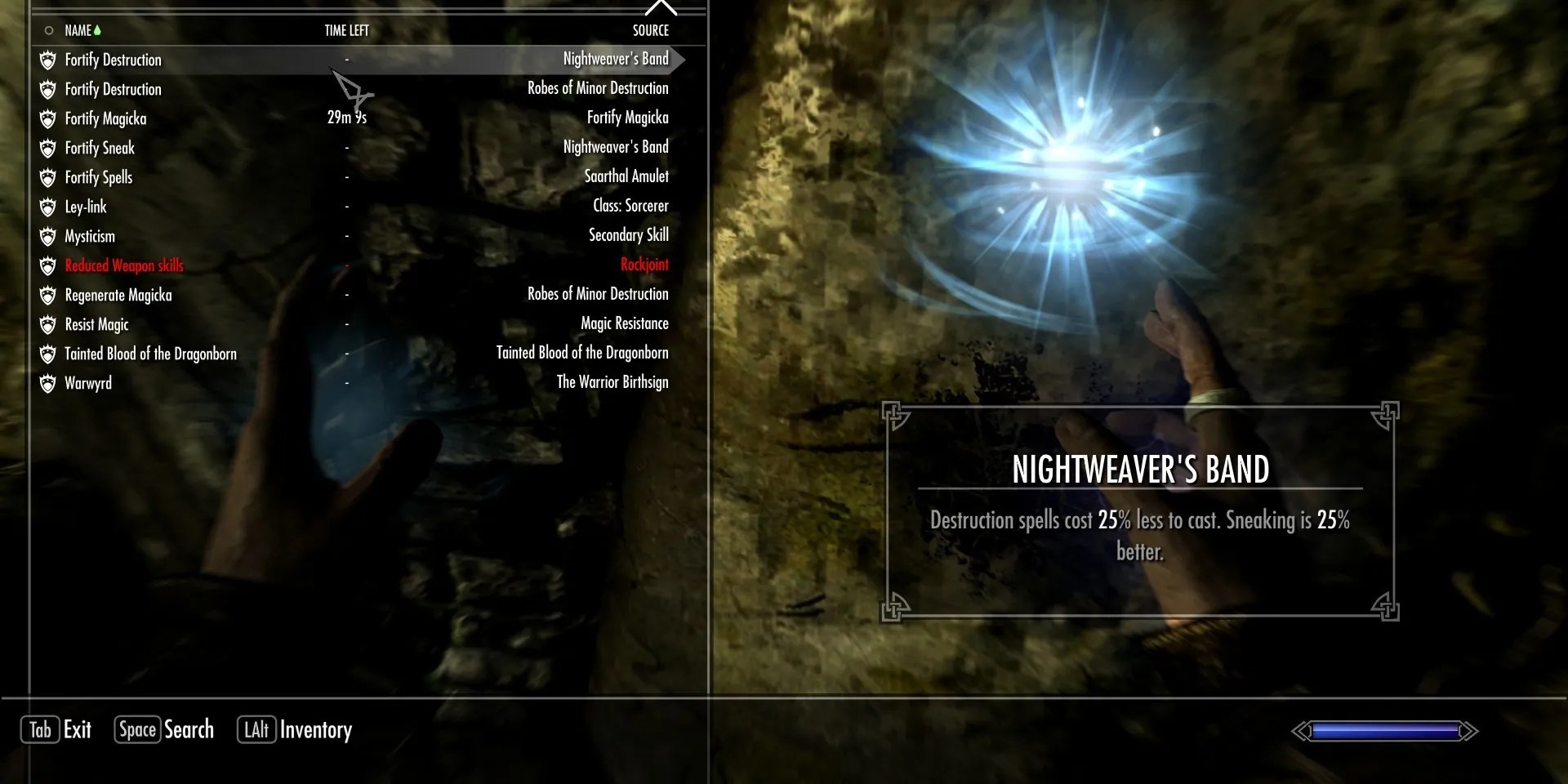The width and height of the screenshot is (1568, 784).
Task: Click the red Rockjoint disease effect icon
Action: (x=47, y=265)
